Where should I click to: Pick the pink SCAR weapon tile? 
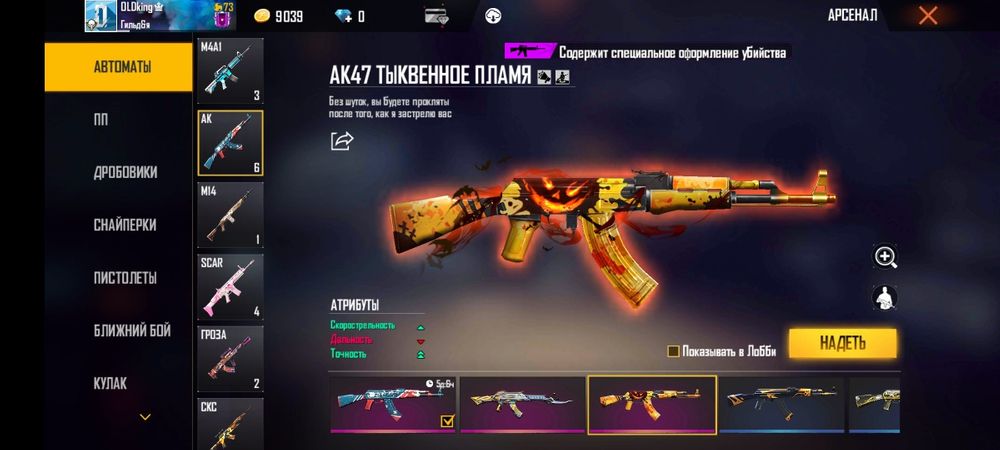pos(230,286)
